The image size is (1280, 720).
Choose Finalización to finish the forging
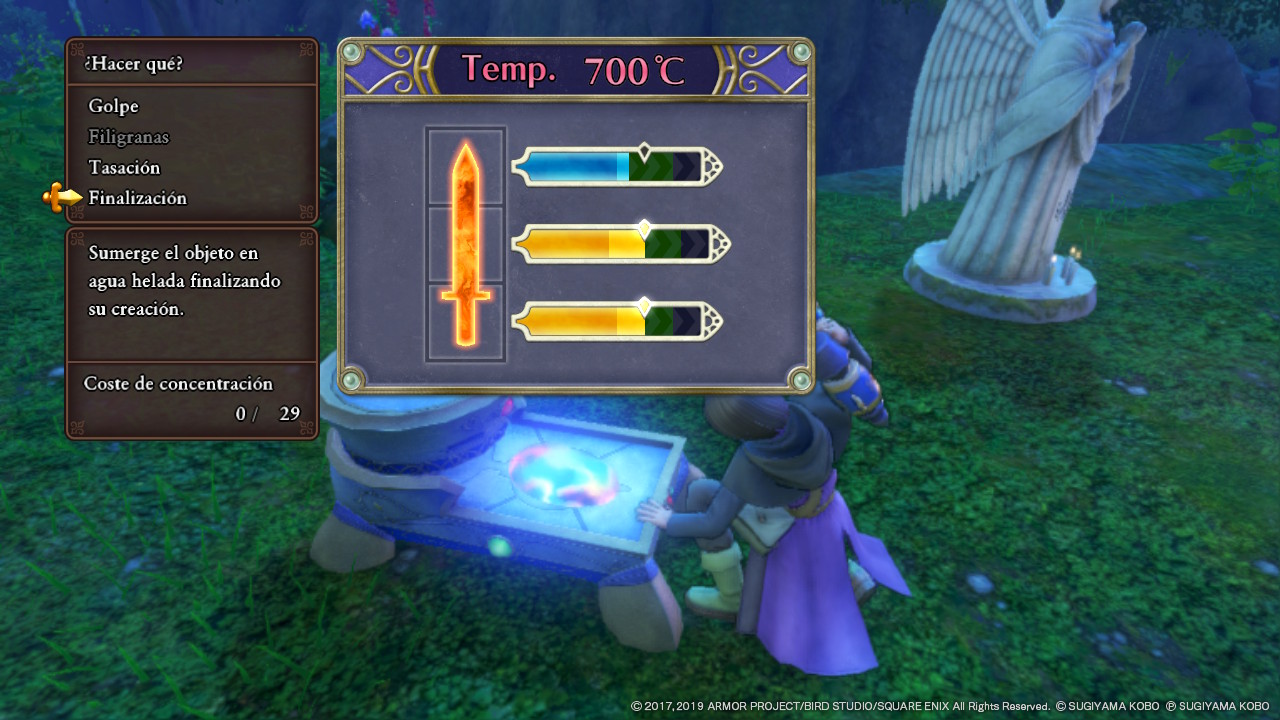point(137,198)
